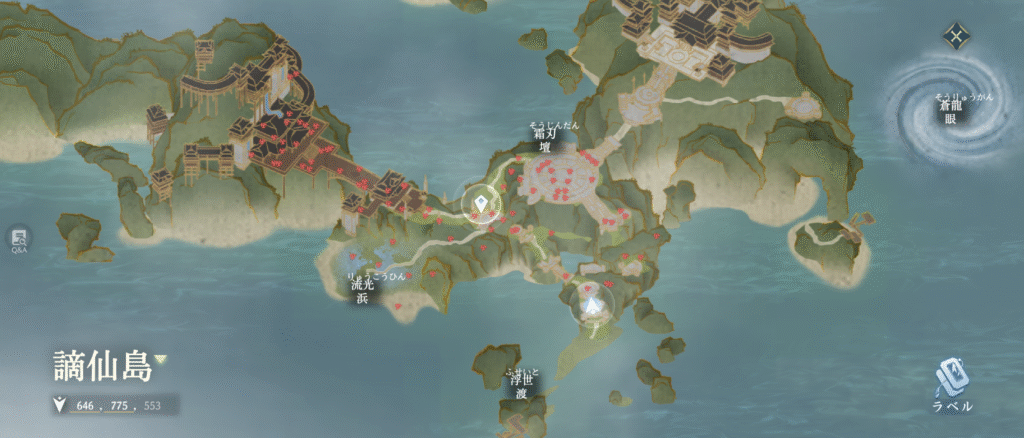This screenshot has width=1024, height=438.
Task: Click the player position arrow marker
Action: pyautogui.click(x=593, y=305)
